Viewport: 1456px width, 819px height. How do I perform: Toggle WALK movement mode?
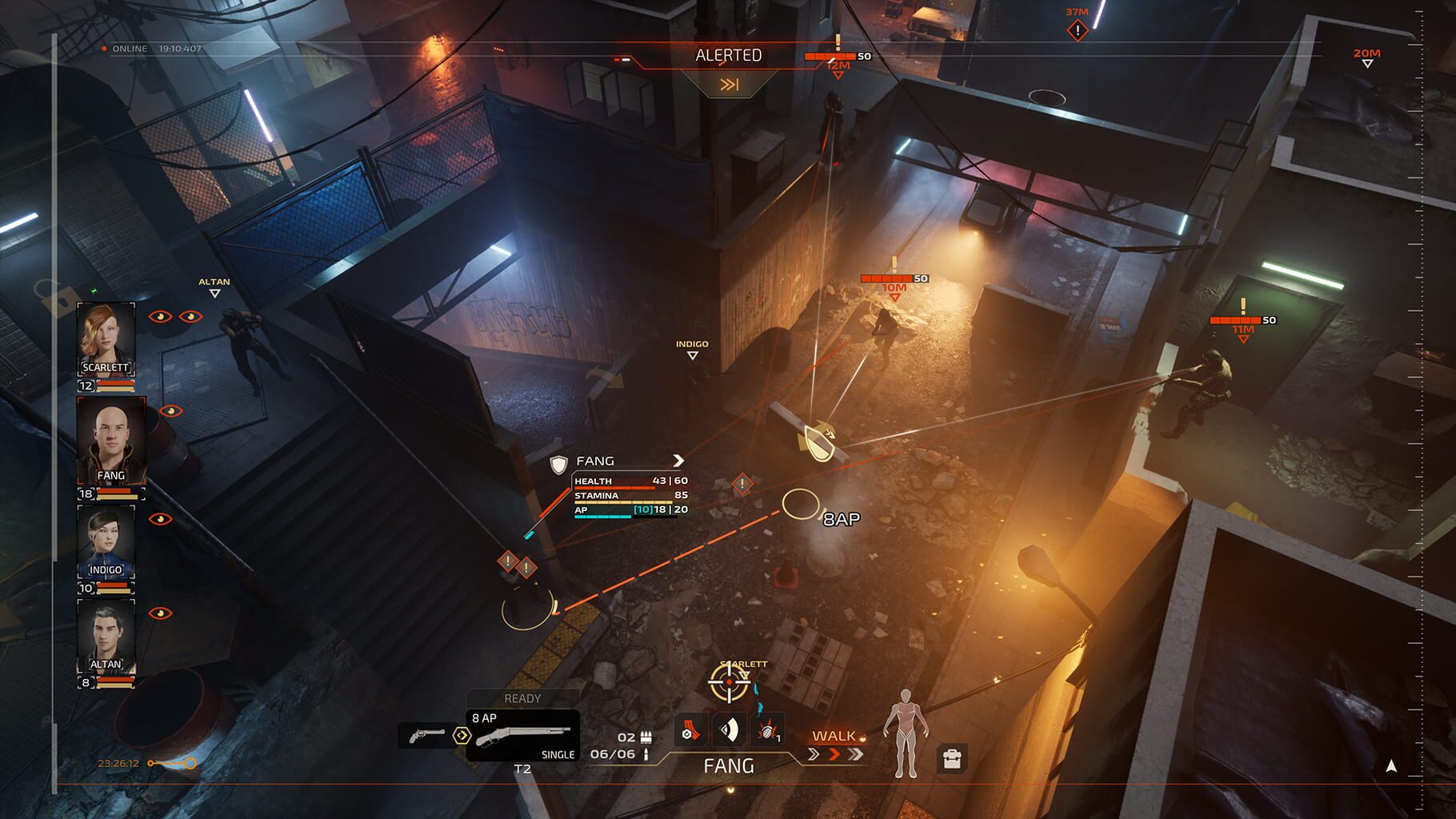(x=834, y=736)
